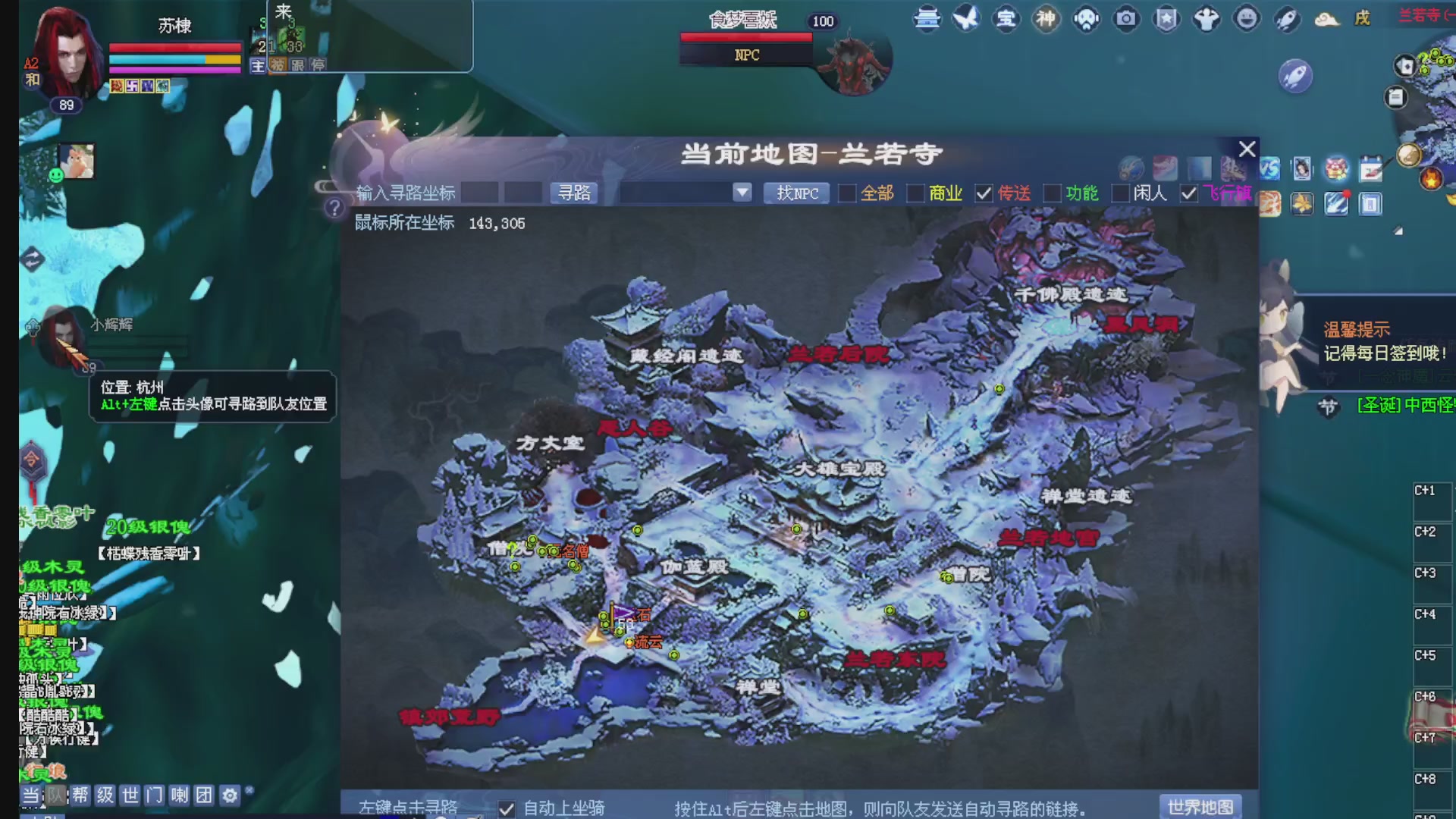Click the butterfly icon next to the building icon
1456x819 pixels.
point(967,19)
